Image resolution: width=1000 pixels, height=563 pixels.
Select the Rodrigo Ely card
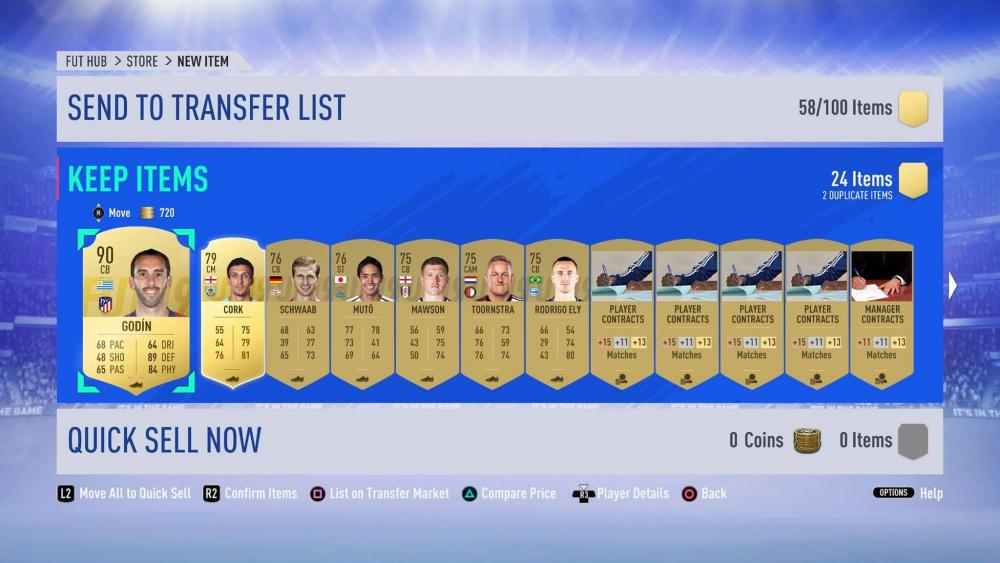point(557,312)
